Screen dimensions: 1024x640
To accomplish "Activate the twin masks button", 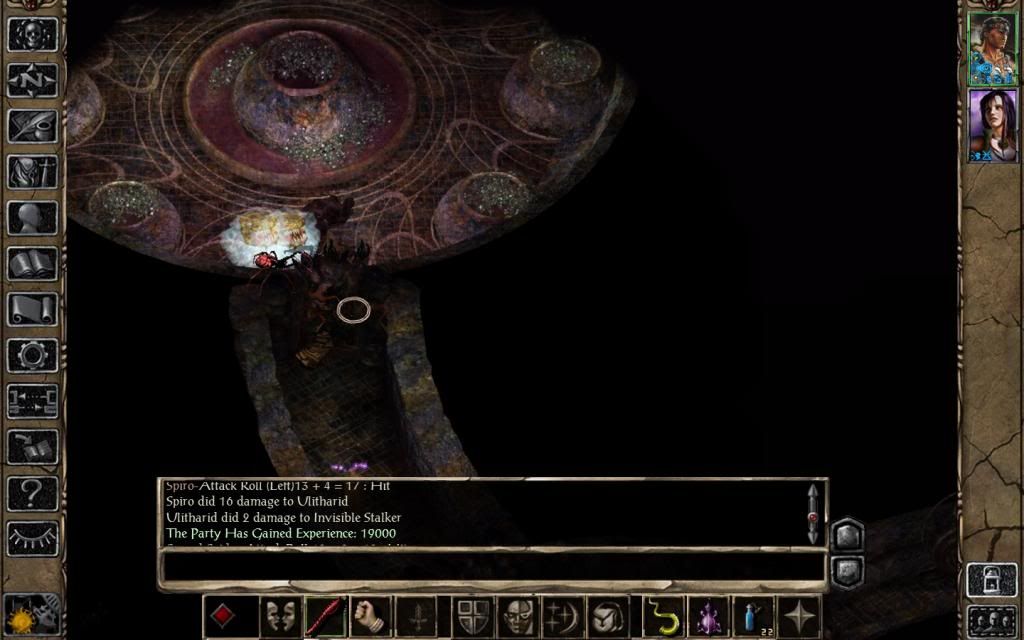I will click(x=280, y=616).
